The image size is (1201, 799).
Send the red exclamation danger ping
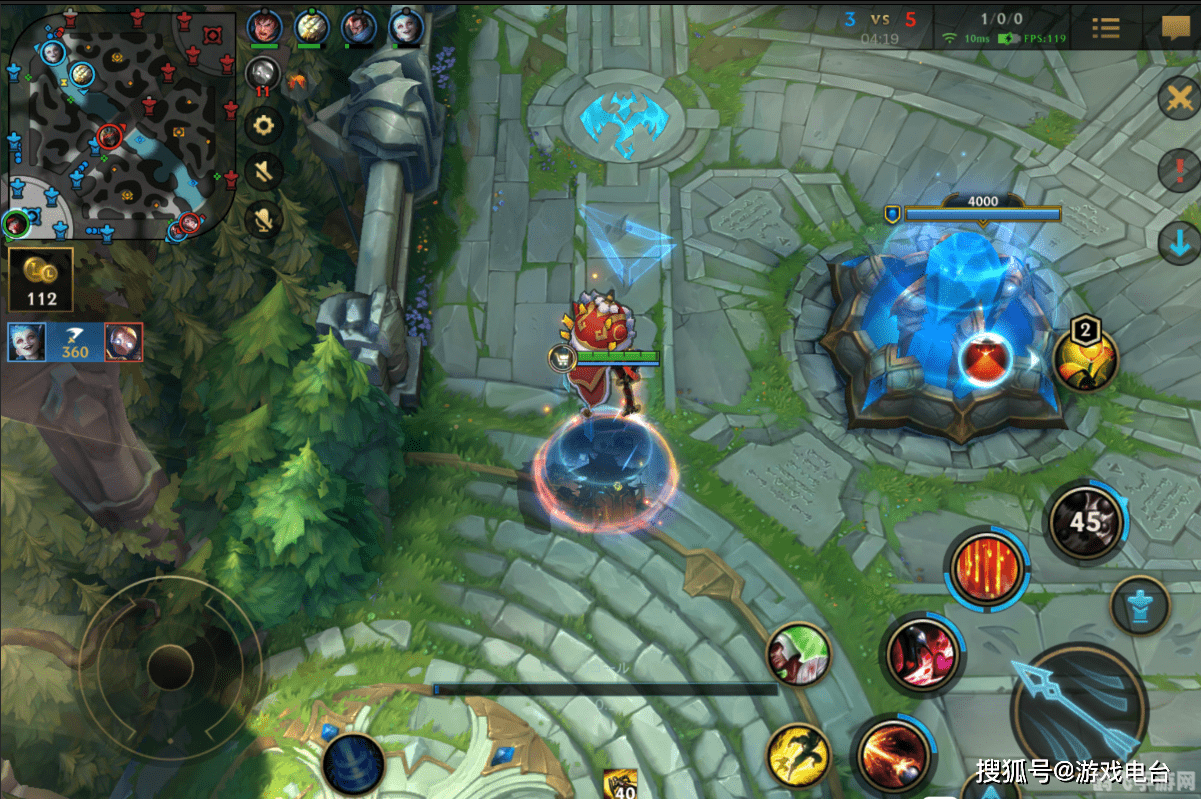coord(1178,170)
